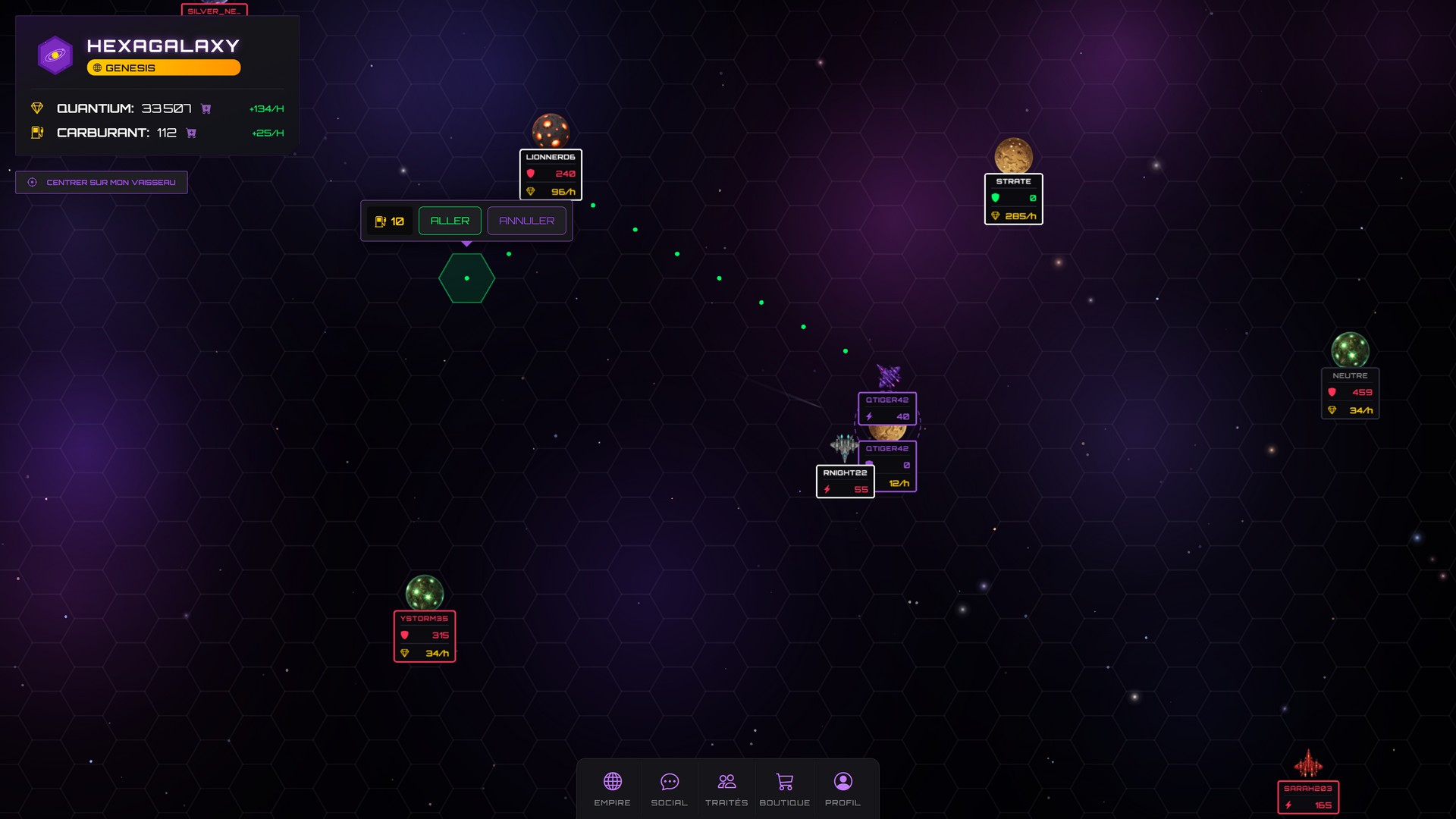
Task: Center the view on my ship
Action: (x=102, y=182)
